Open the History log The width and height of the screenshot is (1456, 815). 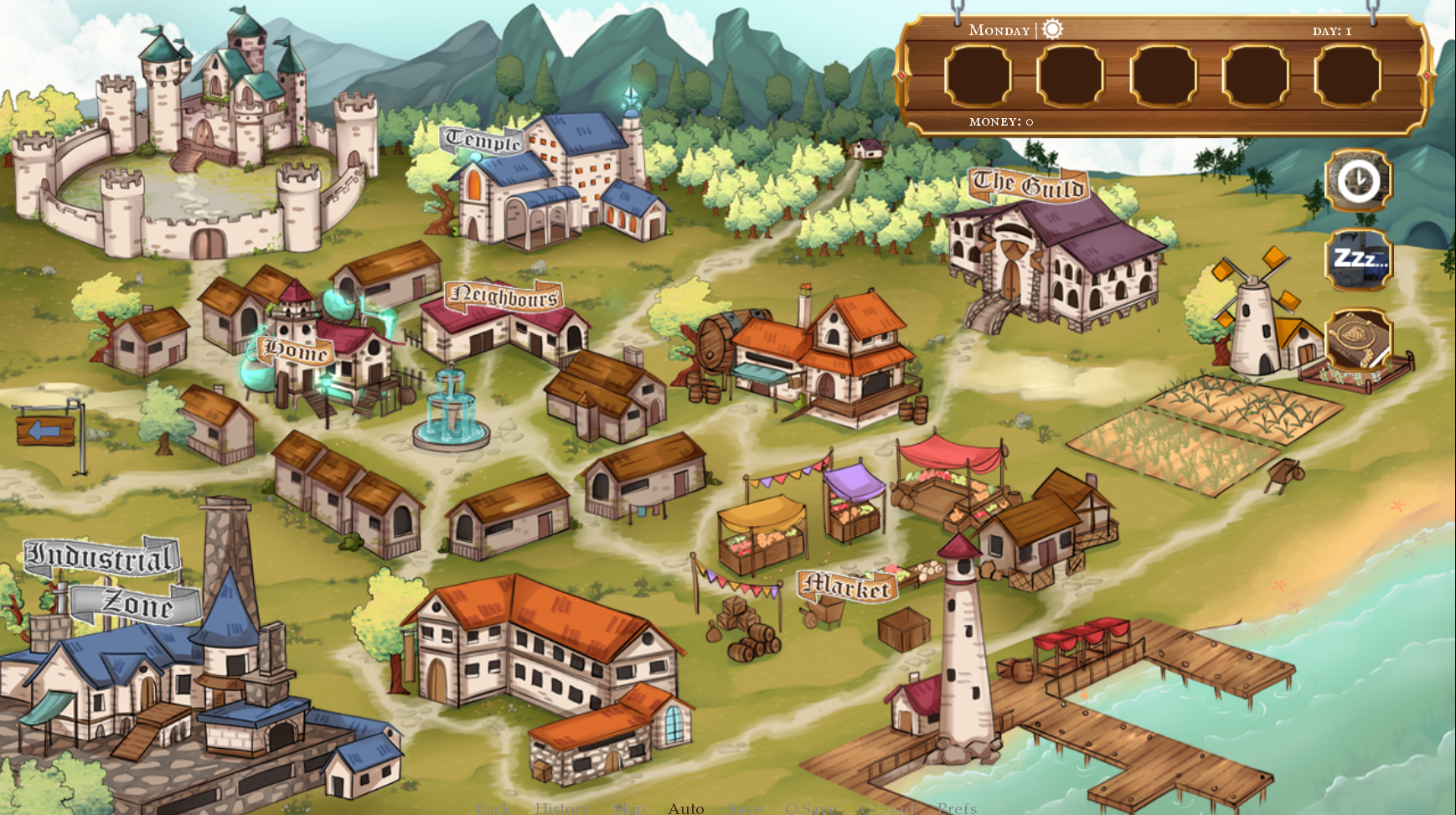[561, 808]
